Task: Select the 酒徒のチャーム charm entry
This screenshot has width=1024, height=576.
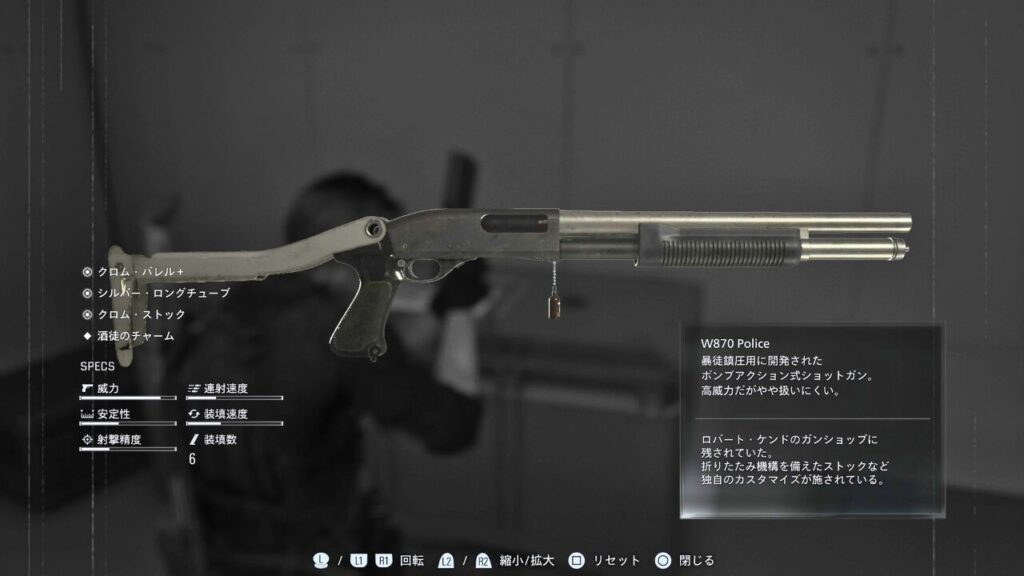Action: click(x=136, y=336)
